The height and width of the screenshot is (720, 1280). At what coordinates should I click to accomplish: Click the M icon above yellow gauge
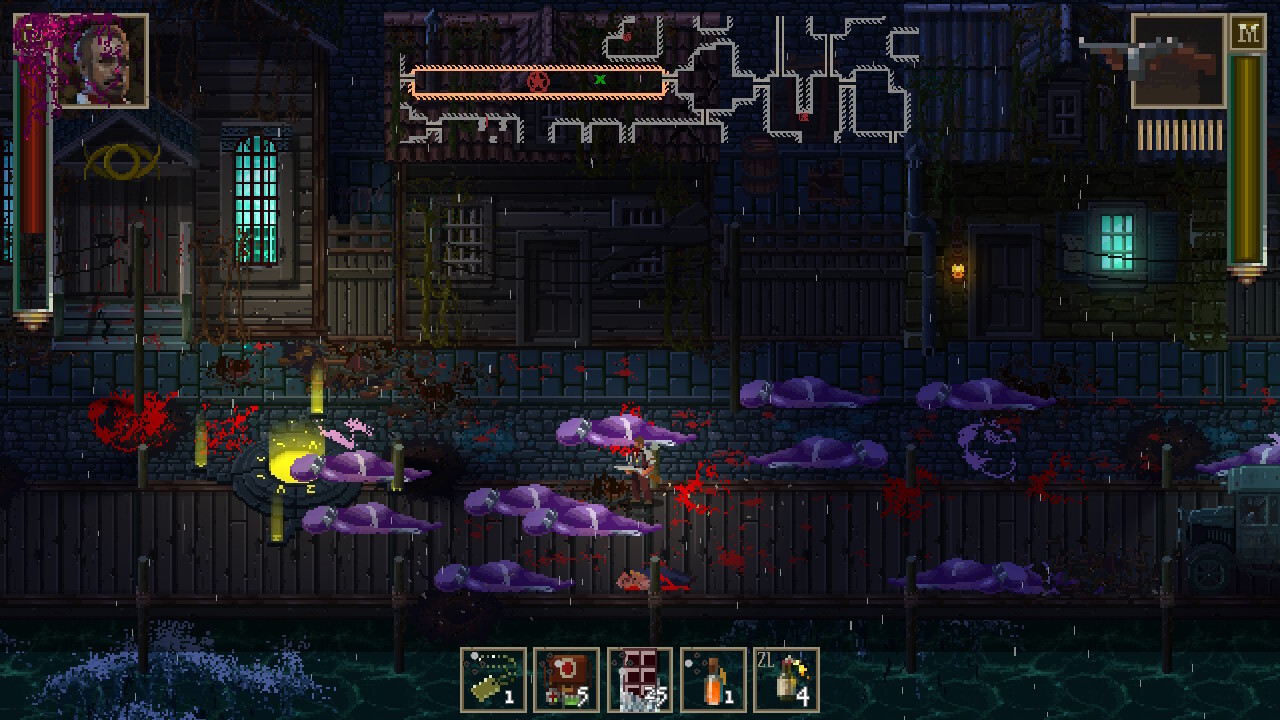[x=1246, y=33]
